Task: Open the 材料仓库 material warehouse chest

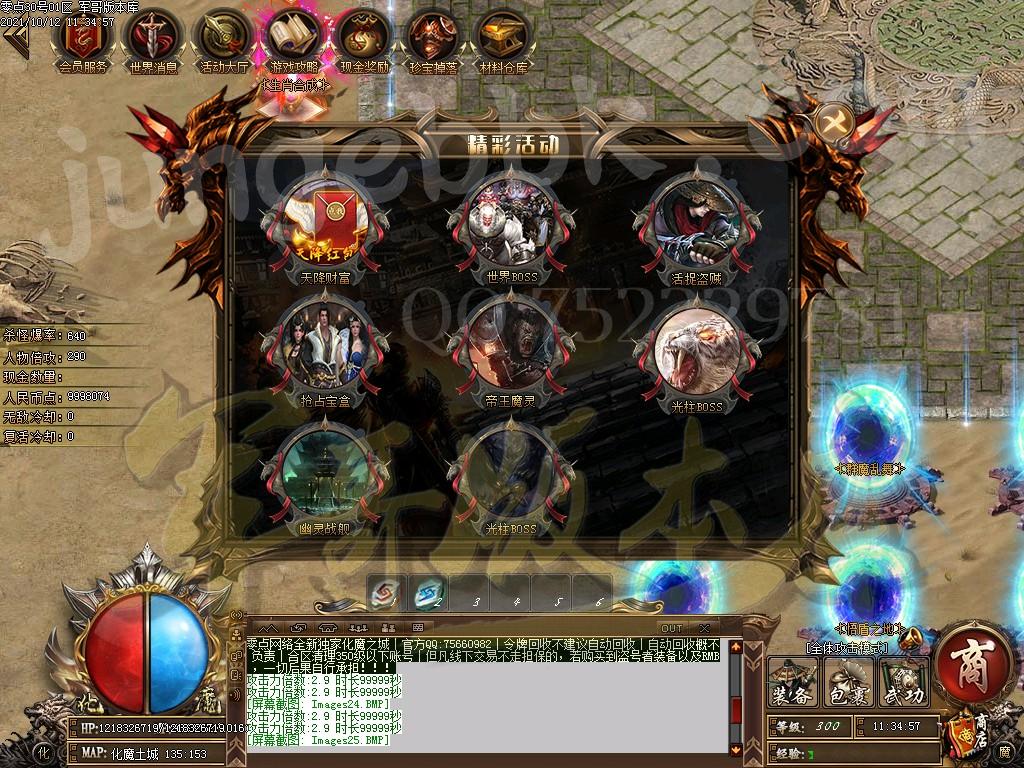Action: [x=503, y=38]
